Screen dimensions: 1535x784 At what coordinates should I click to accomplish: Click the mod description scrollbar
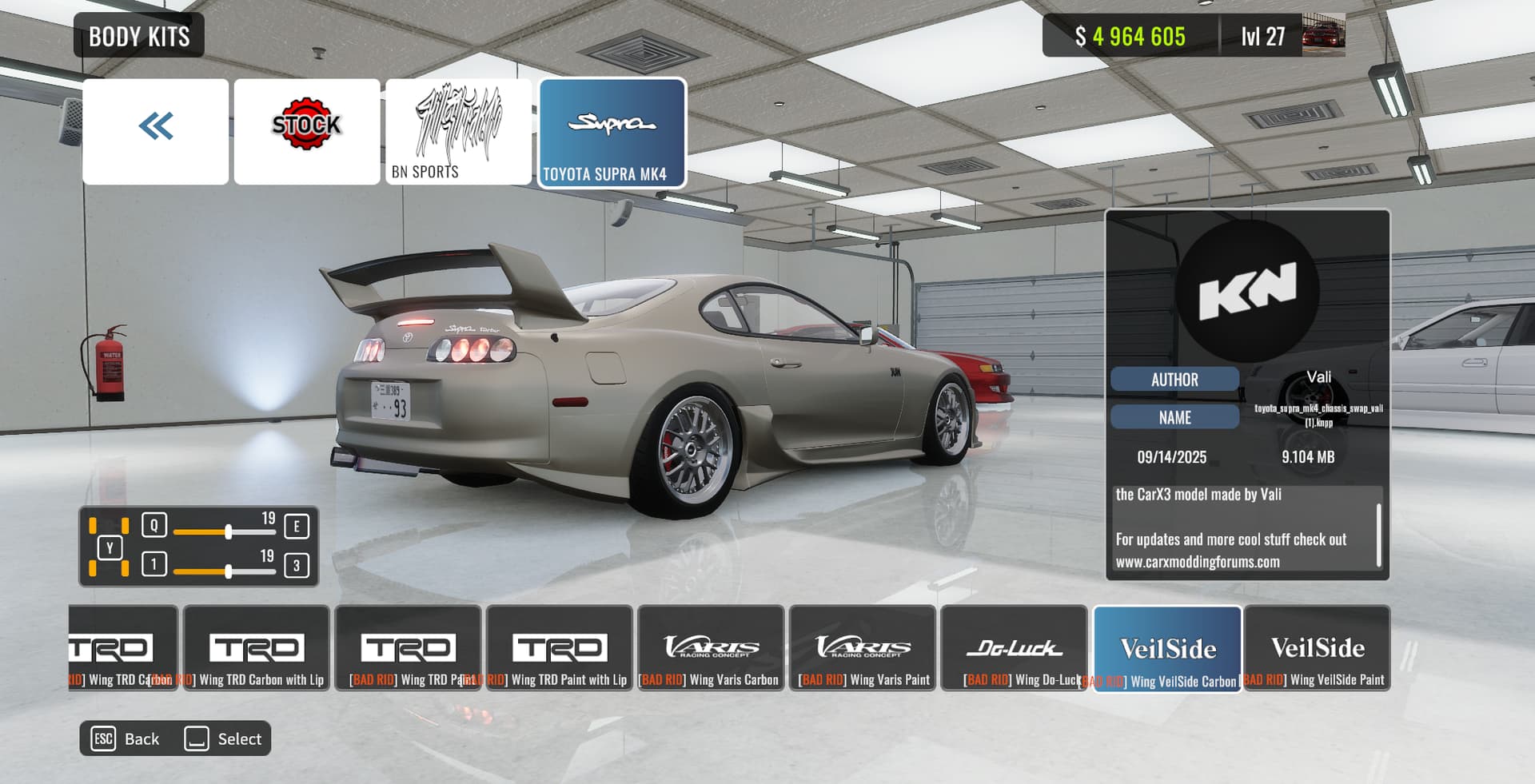(x=1379, y=535)
